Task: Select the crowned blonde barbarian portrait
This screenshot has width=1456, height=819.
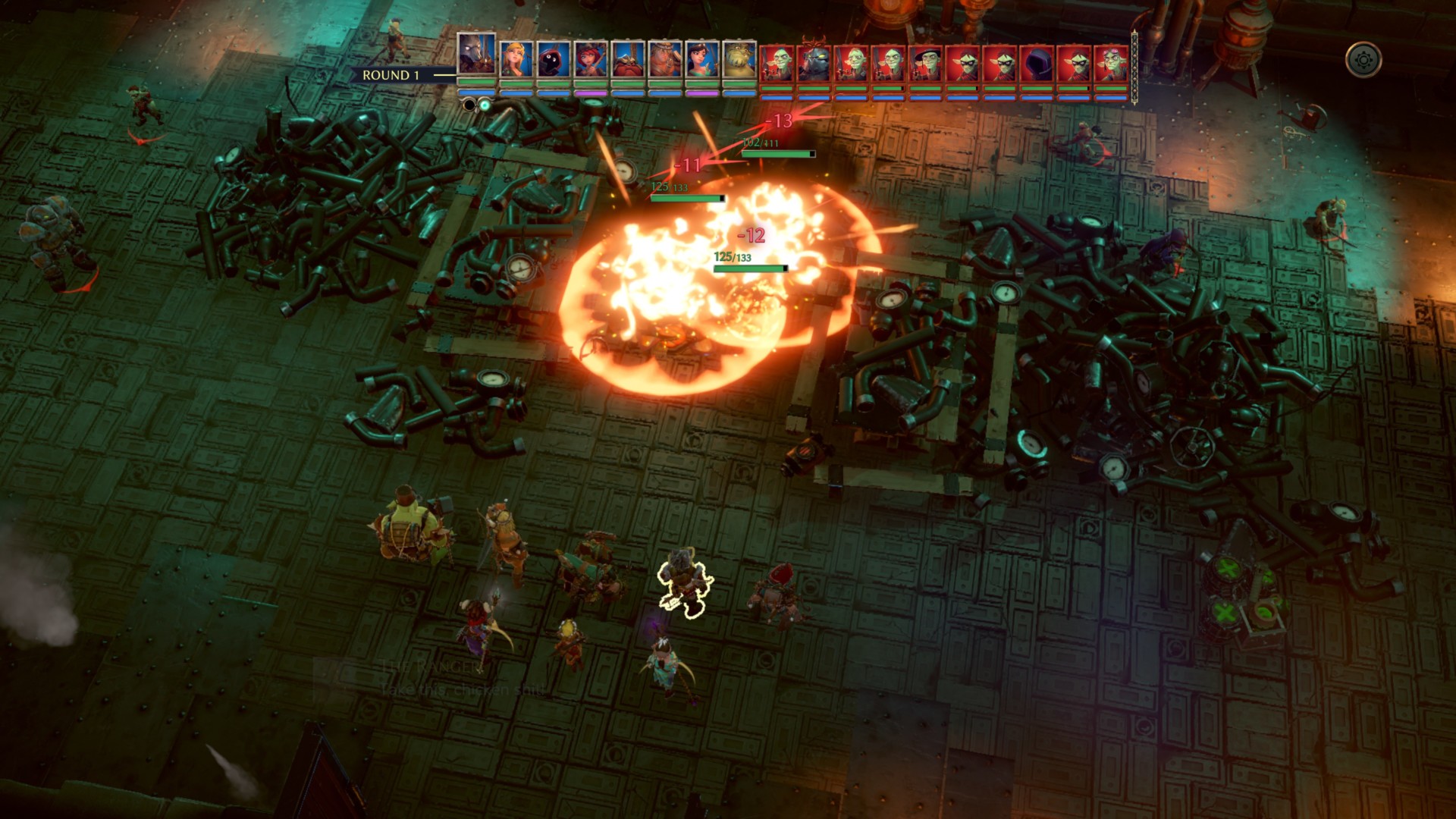Action: 665,59
